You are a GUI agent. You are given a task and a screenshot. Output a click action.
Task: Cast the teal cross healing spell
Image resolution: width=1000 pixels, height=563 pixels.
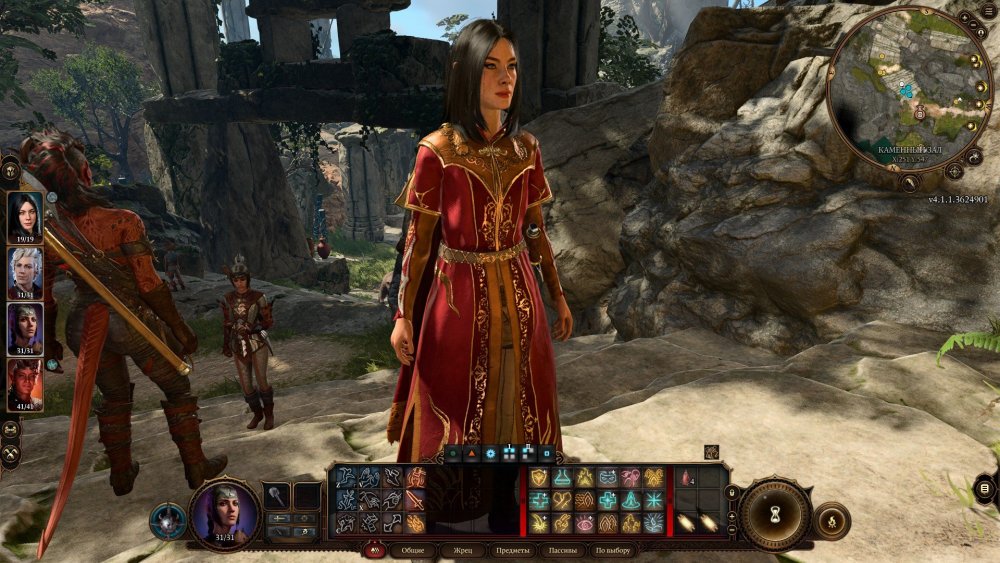[x=540, y=500]
